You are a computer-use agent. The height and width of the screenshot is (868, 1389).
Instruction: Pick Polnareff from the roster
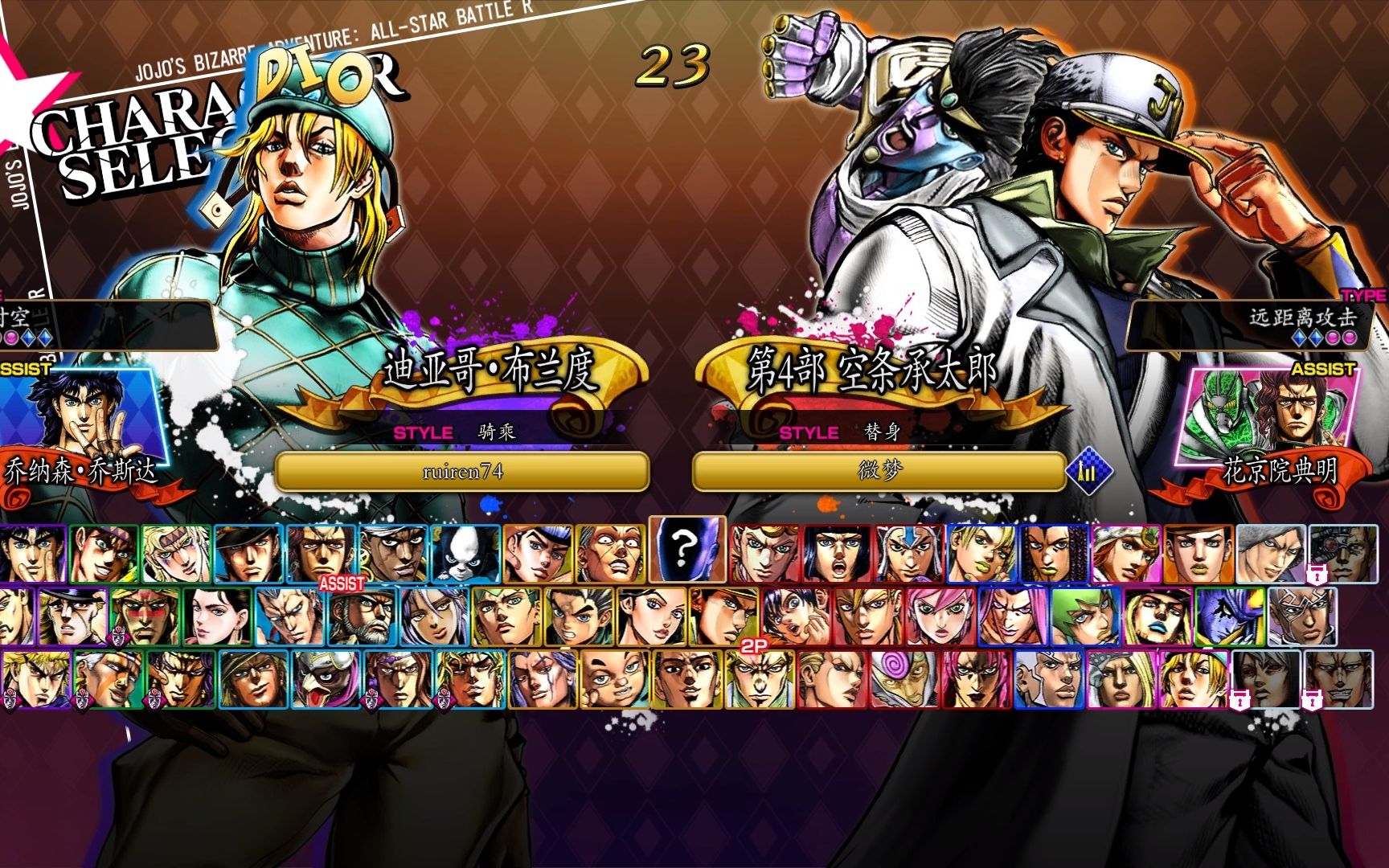click(289, 617)
